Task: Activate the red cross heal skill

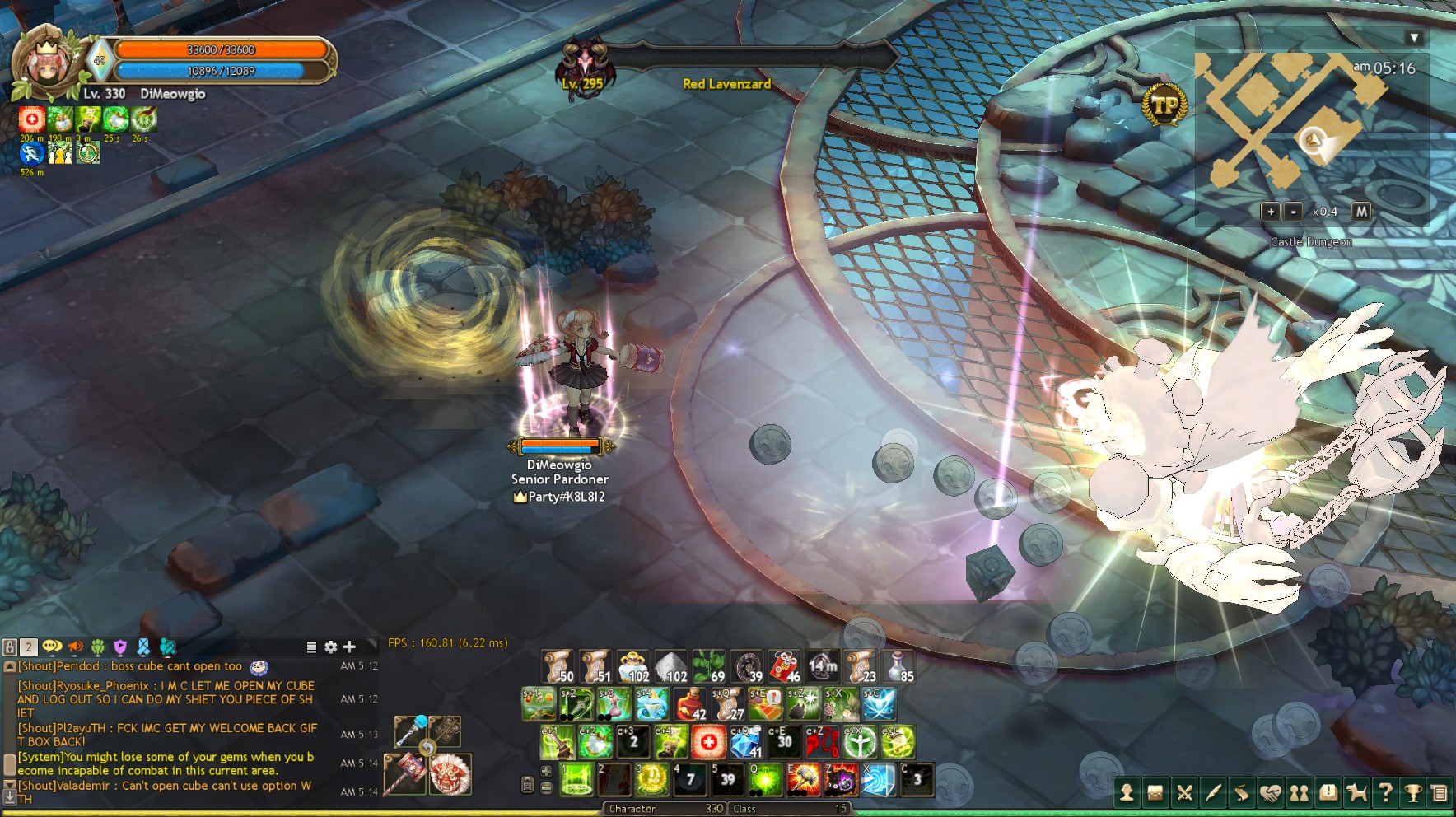Action: [708, 743]
